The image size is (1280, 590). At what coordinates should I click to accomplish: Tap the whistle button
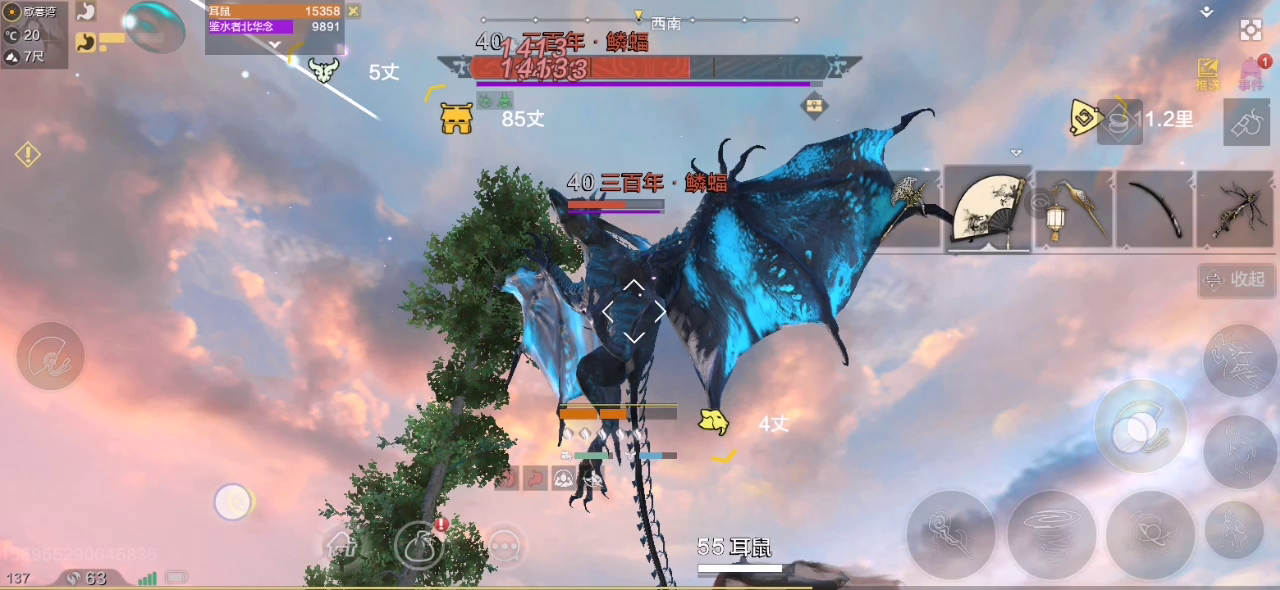tap(1246, 124)
